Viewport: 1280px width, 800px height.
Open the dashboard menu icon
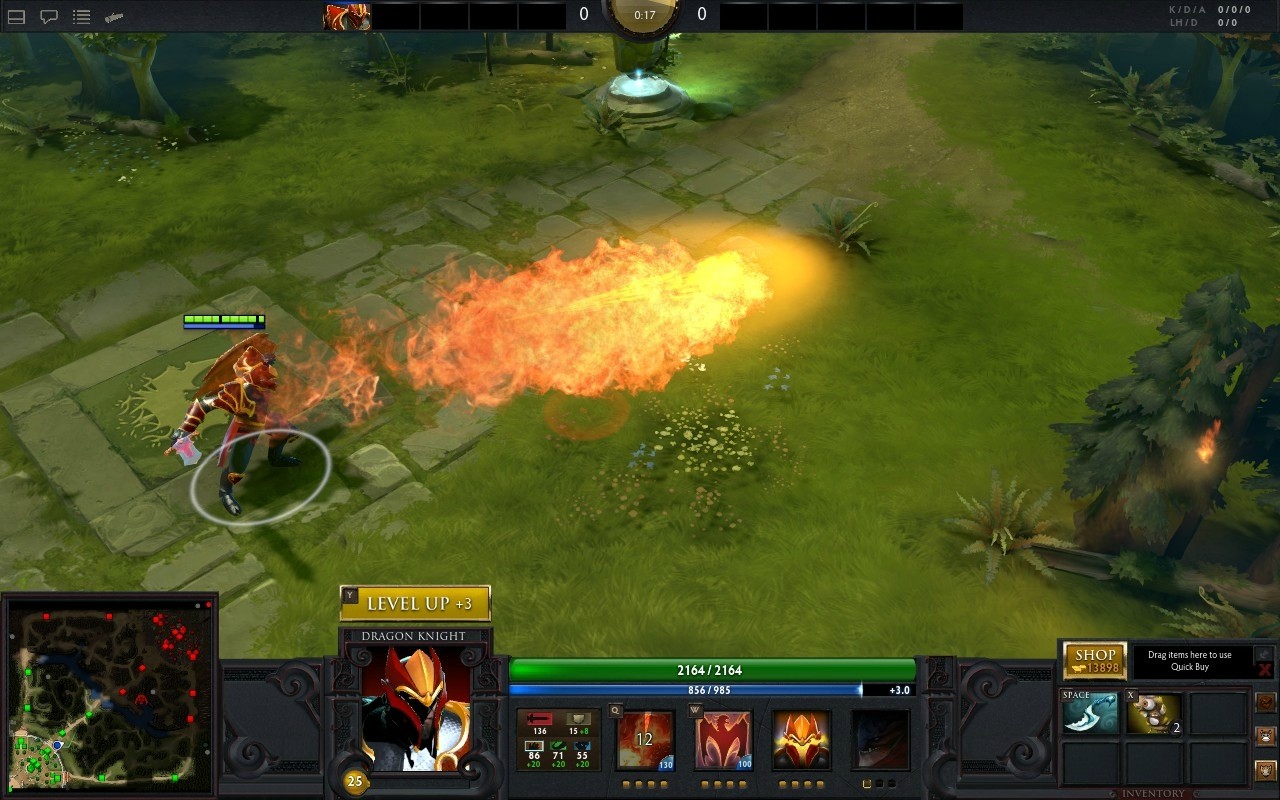[16, 16]
